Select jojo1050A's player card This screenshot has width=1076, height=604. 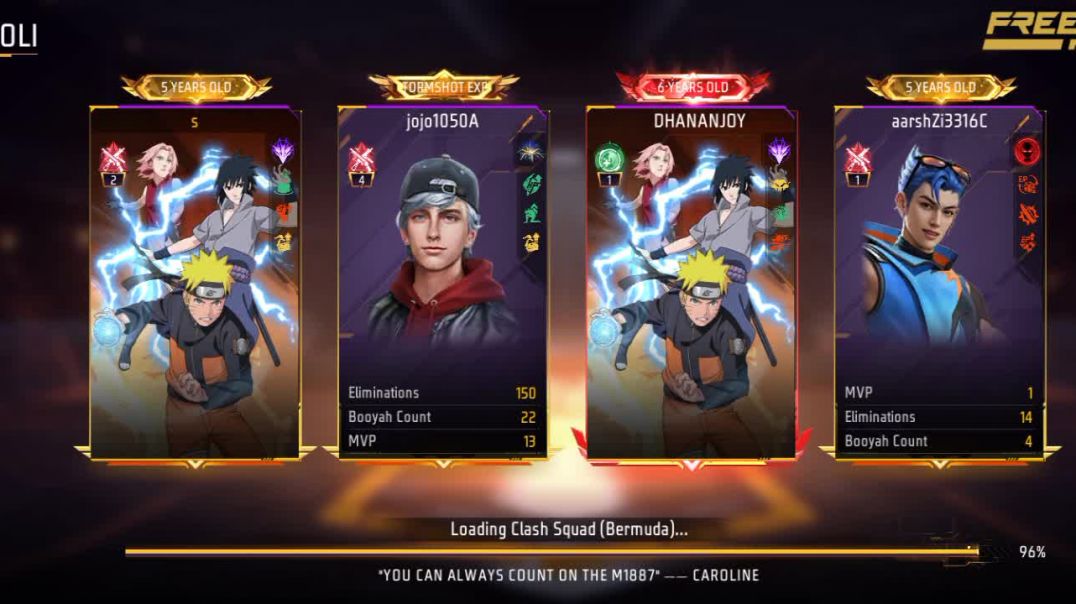442,282
